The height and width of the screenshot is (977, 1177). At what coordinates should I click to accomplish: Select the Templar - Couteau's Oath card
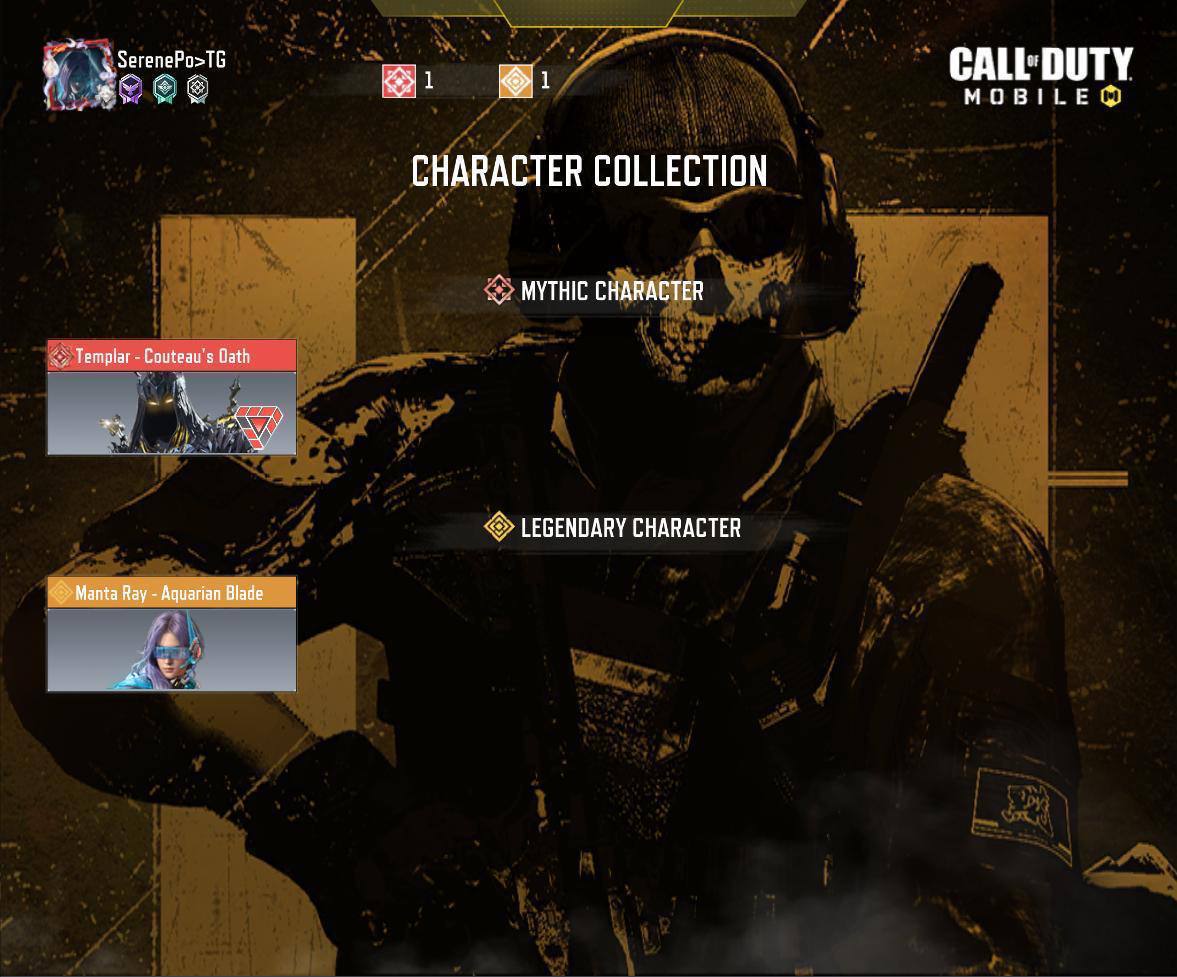[171, 398]
